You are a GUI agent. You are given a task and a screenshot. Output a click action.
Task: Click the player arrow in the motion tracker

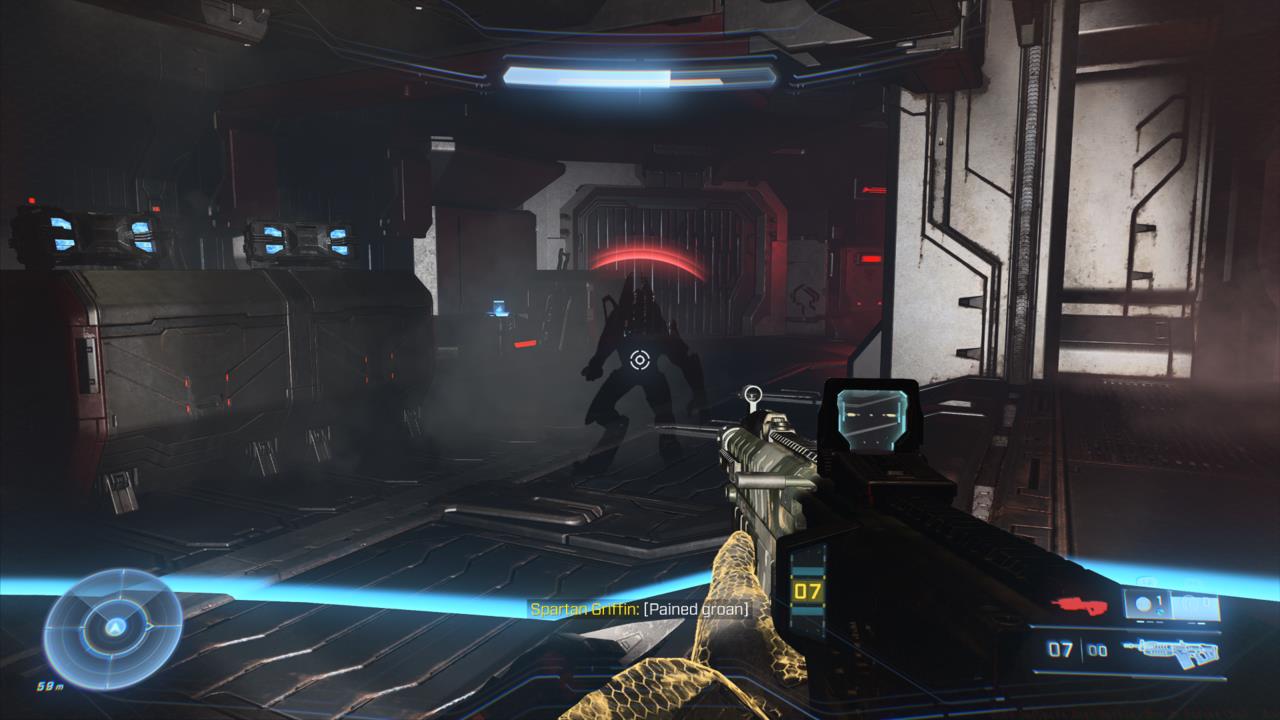(x=115, y=627)
